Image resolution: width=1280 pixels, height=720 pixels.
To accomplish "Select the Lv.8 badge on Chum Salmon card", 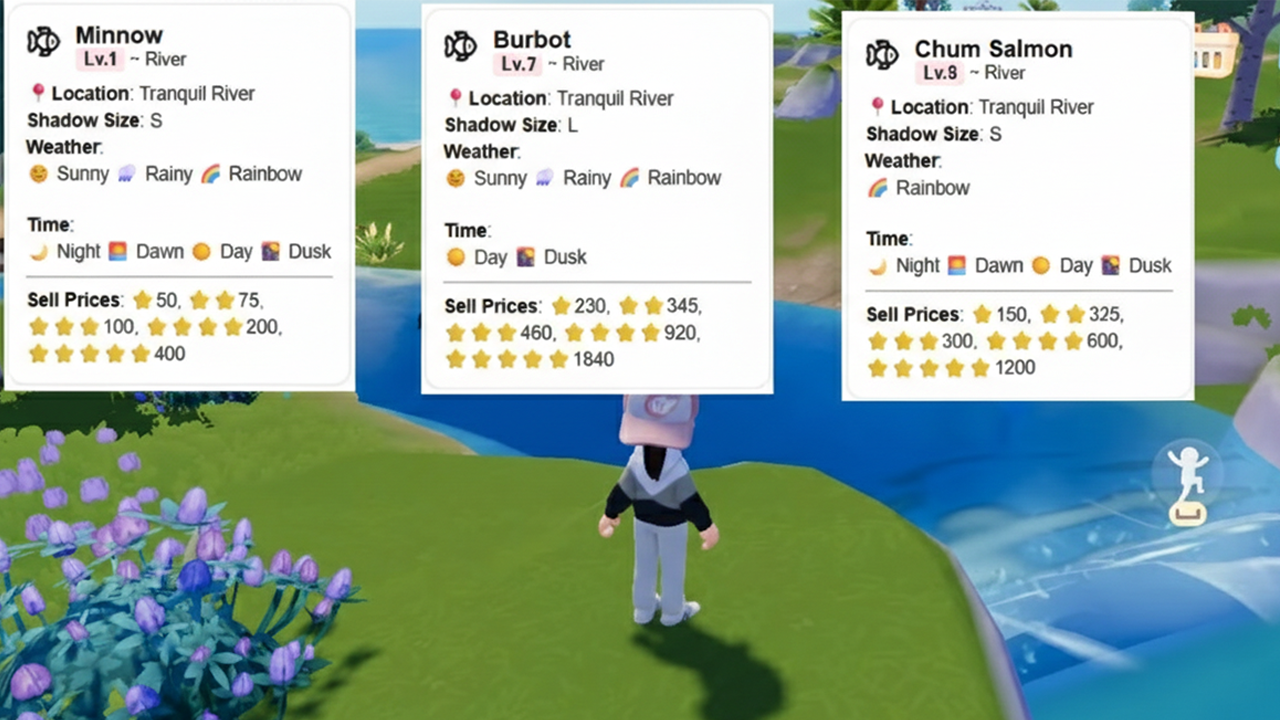I will point(940,72).
